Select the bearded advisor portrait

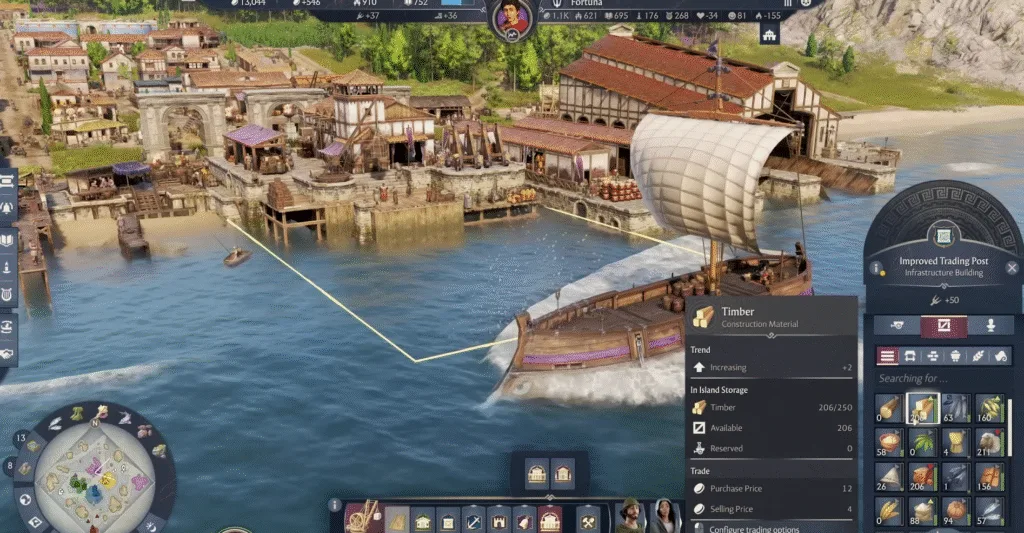click(x=629, y=516)
